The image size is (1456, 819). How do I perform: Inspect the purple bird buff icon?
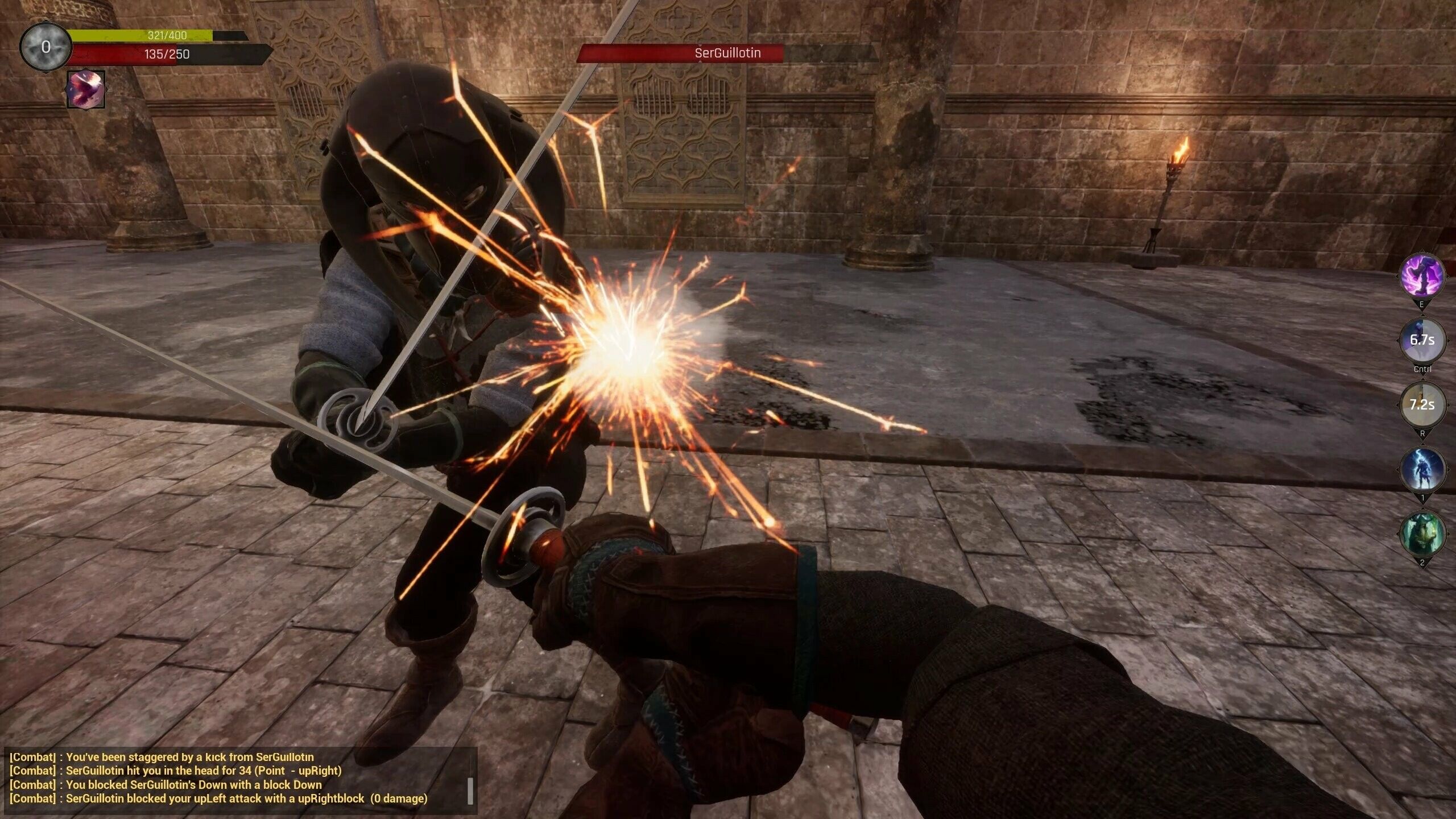86,89
